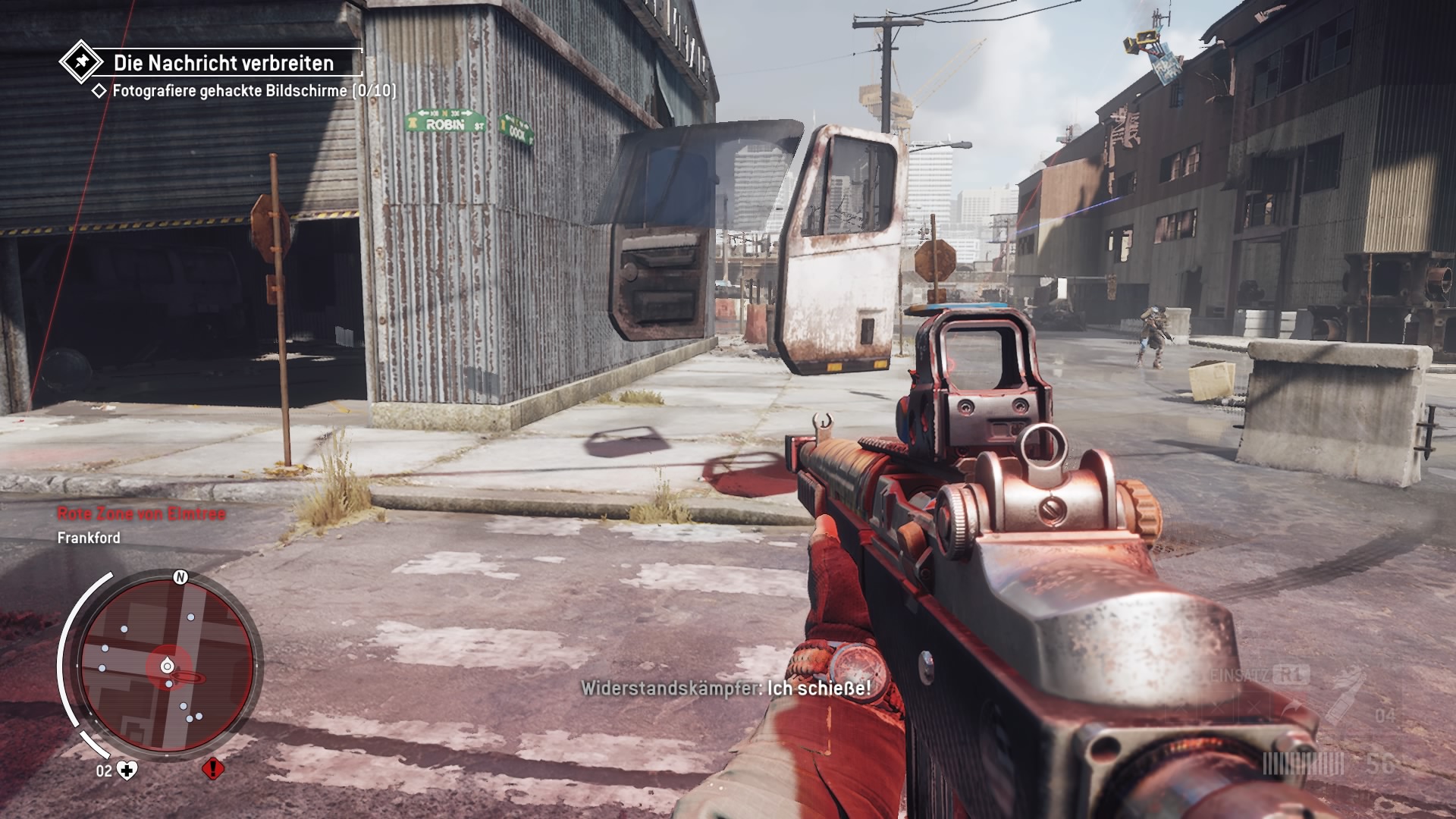Image resolution: width=1456 pixels, height=819 pixels.
Task: Select the "Die Nachricht verbreiten" mission title
Action: (224, 63)
